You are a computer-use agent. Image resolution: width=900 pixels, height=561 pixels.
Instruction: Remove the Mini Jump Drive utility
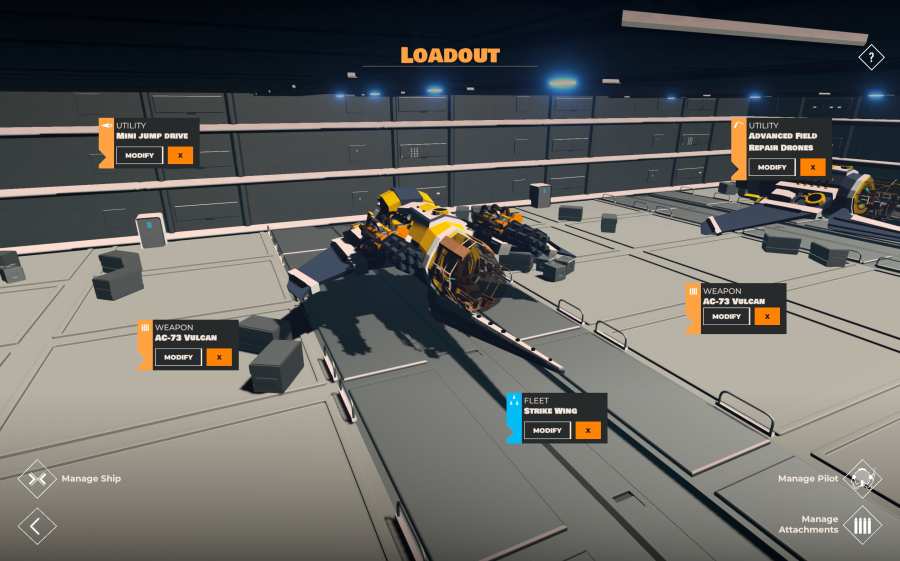tap(180, 155)
